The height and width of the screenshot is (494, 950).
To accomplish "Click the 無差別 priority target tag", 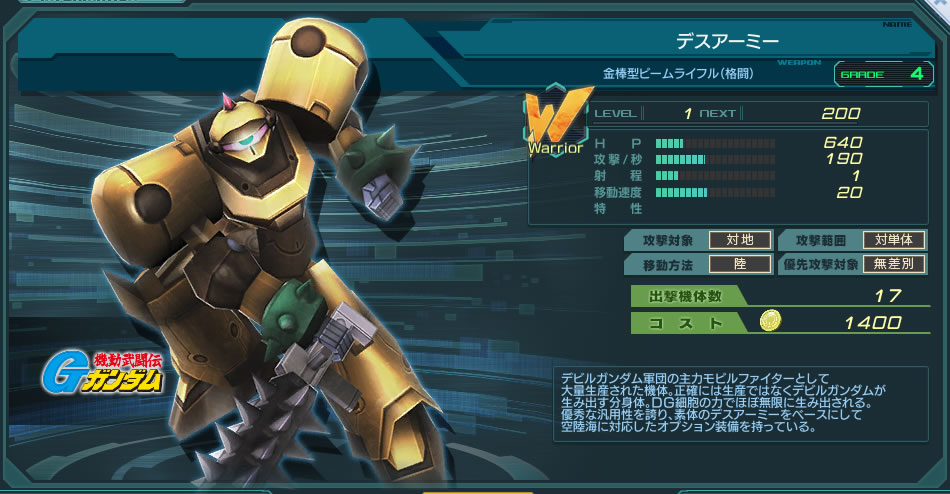I will pos(894,264).
